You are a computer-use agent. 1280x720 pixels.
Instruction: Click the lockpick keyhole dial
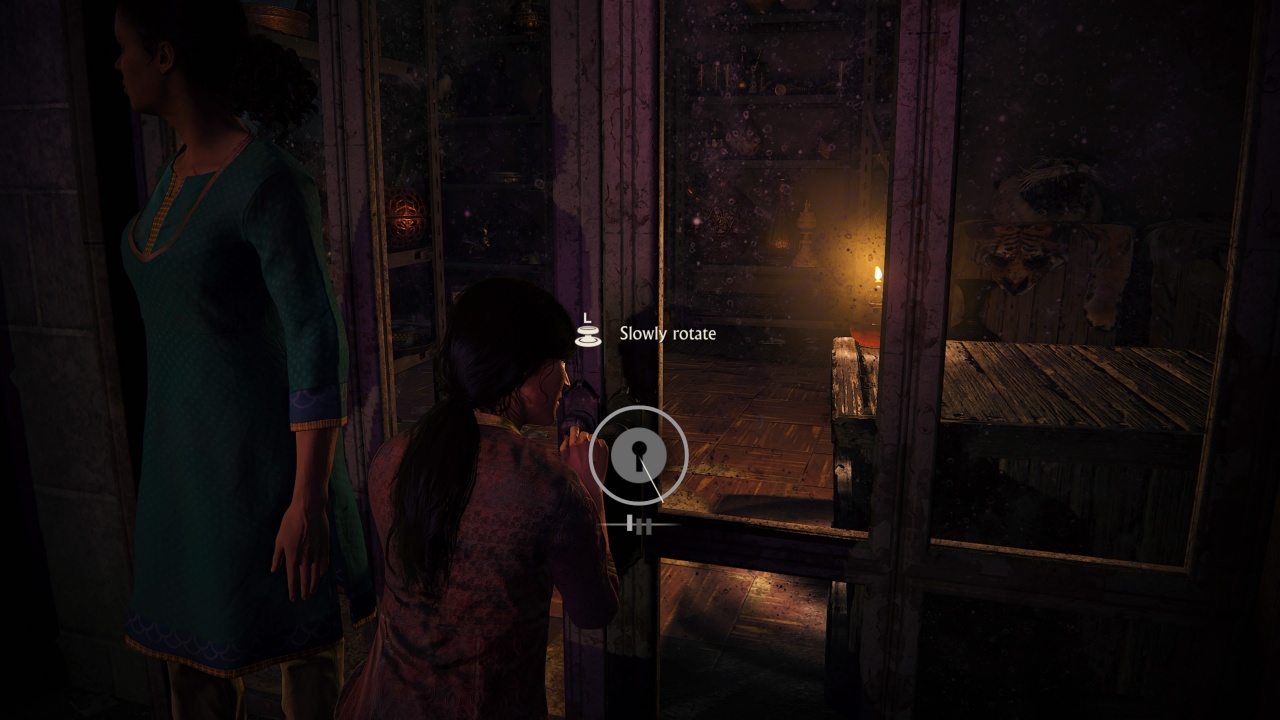tap(638, 456)
